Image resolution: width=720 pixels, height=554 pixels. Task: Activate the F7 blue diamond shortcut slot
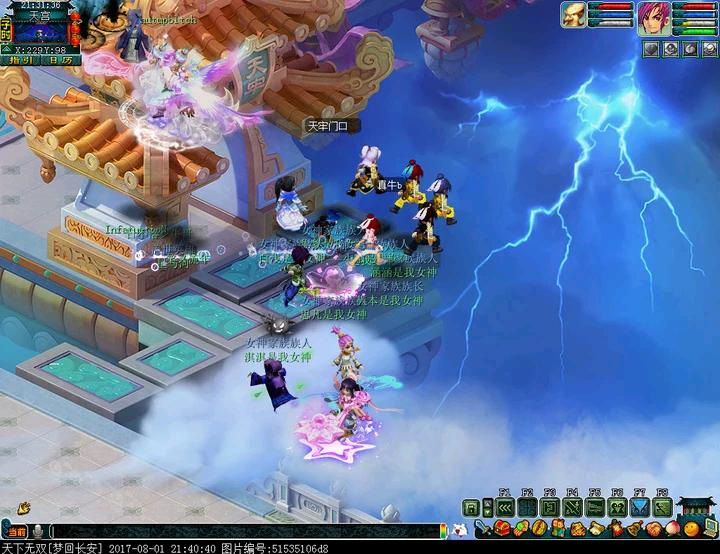(640, 507)
